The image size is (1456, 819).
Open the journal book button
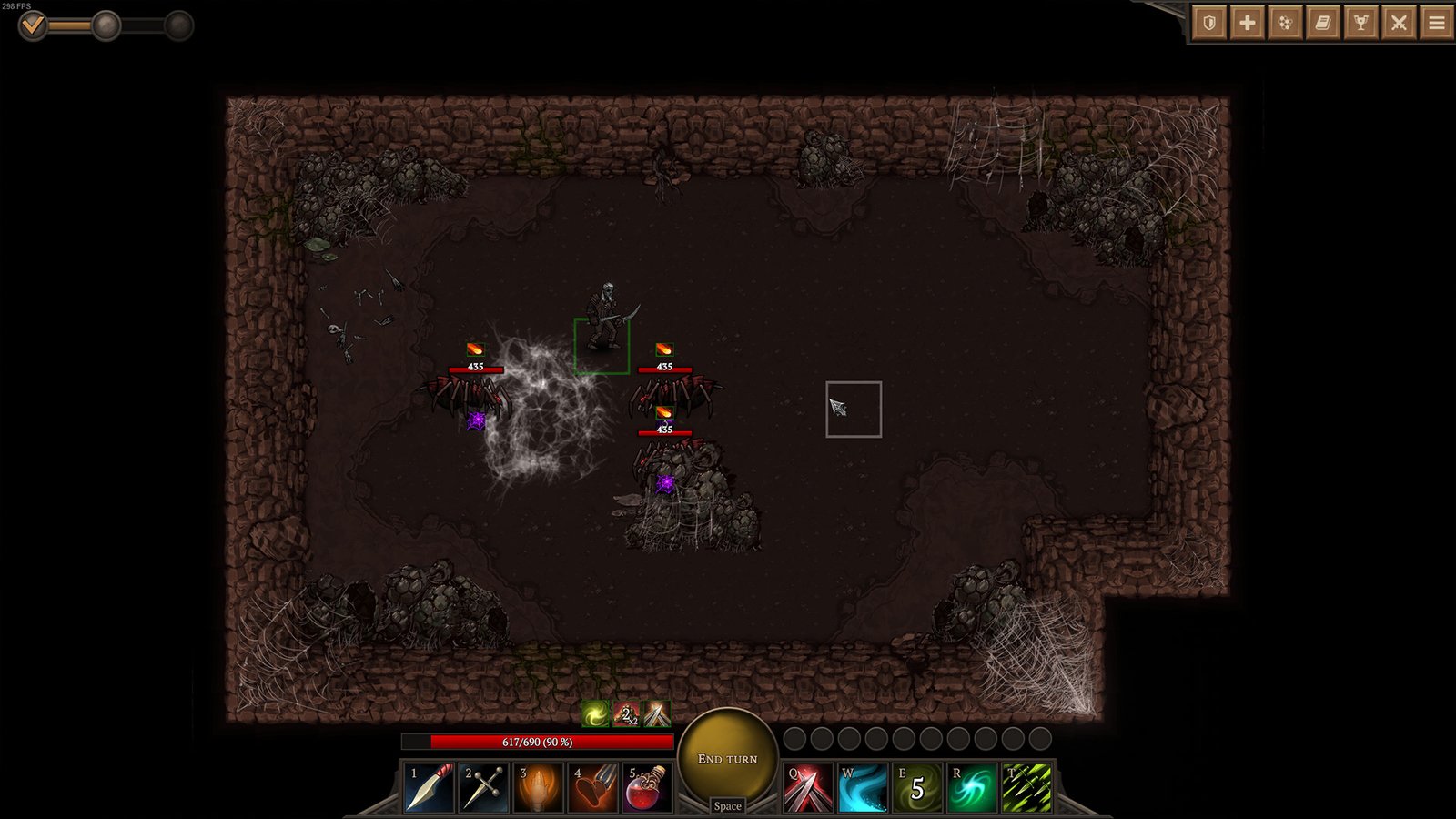1323,23
